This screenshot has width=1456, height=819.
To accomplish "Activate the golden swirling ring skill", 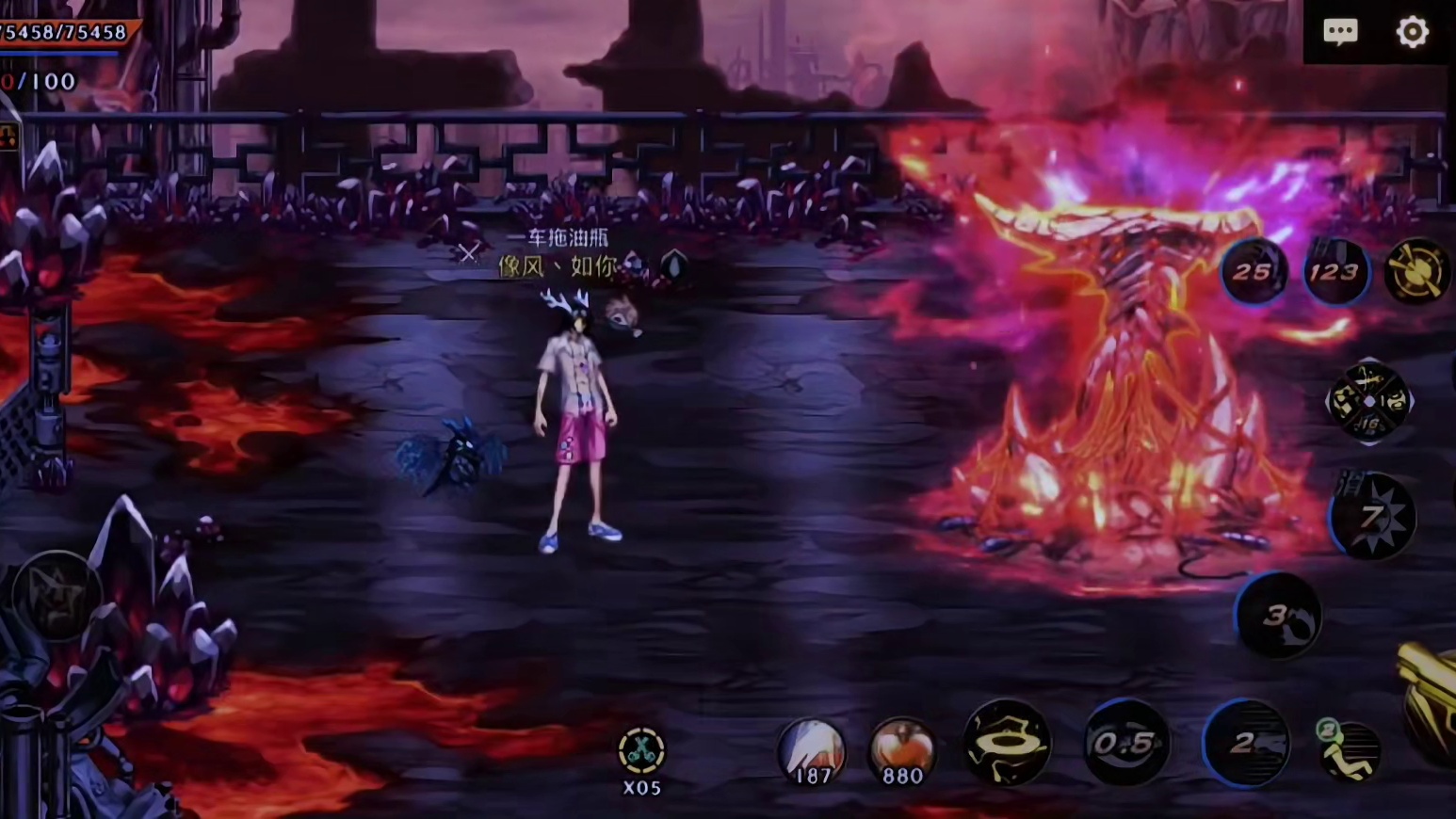I will pyautogui.click(x=1008, y=743).
